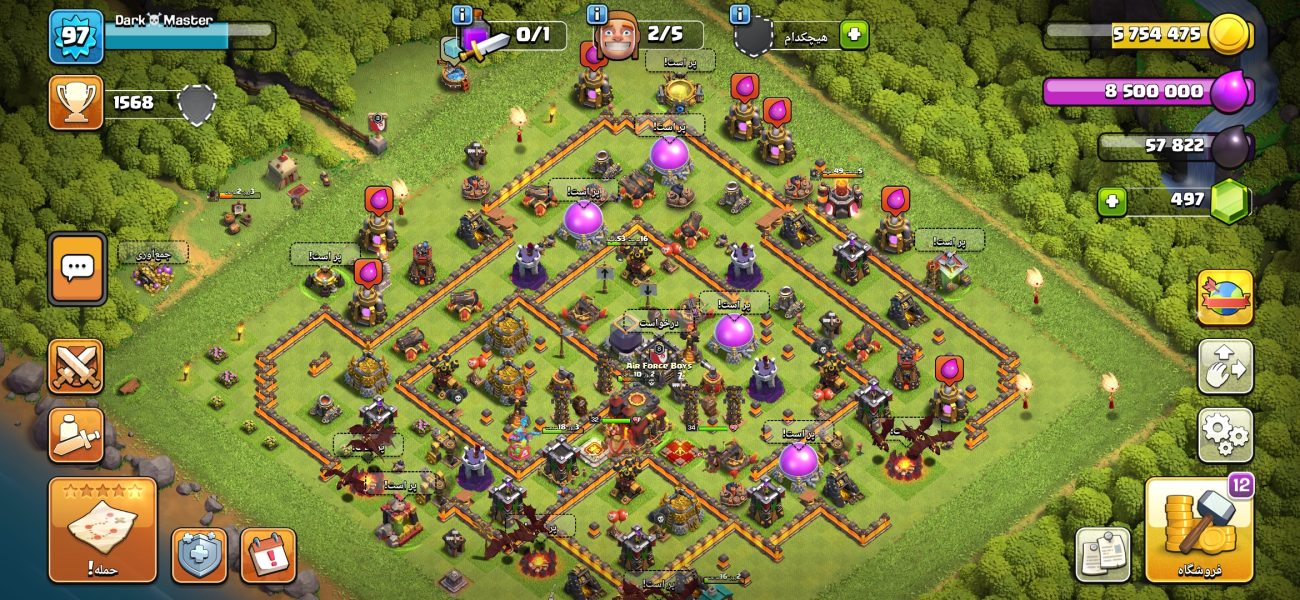1300x600 pixels.
Task: Click the green plus on the shield slot
Action: [x=853, y=35]
